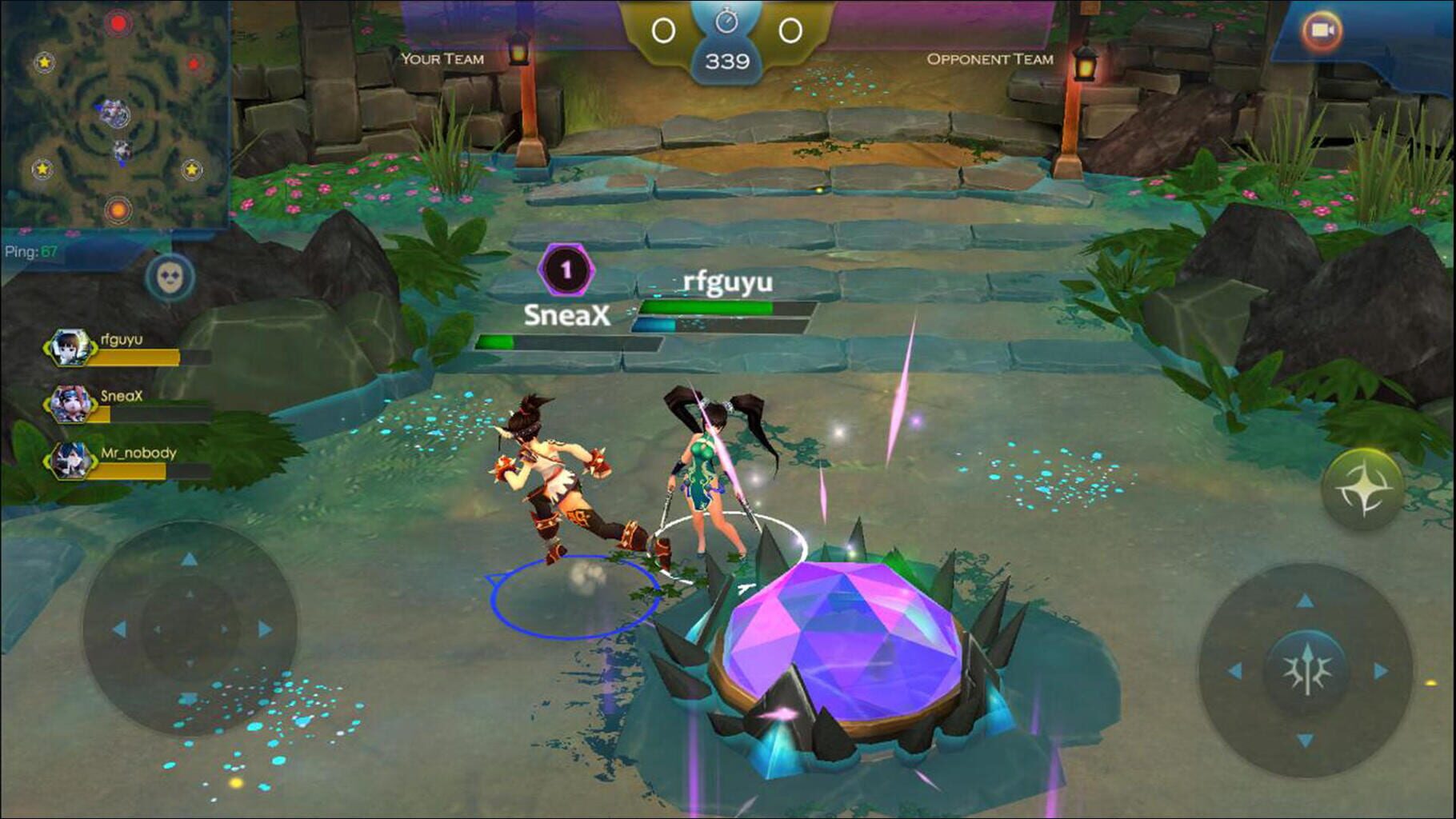Tap the attack pad's right arrow
Image resolution: width=1456 pixels, height=819 pixels.
click(x=1381, y=670)
